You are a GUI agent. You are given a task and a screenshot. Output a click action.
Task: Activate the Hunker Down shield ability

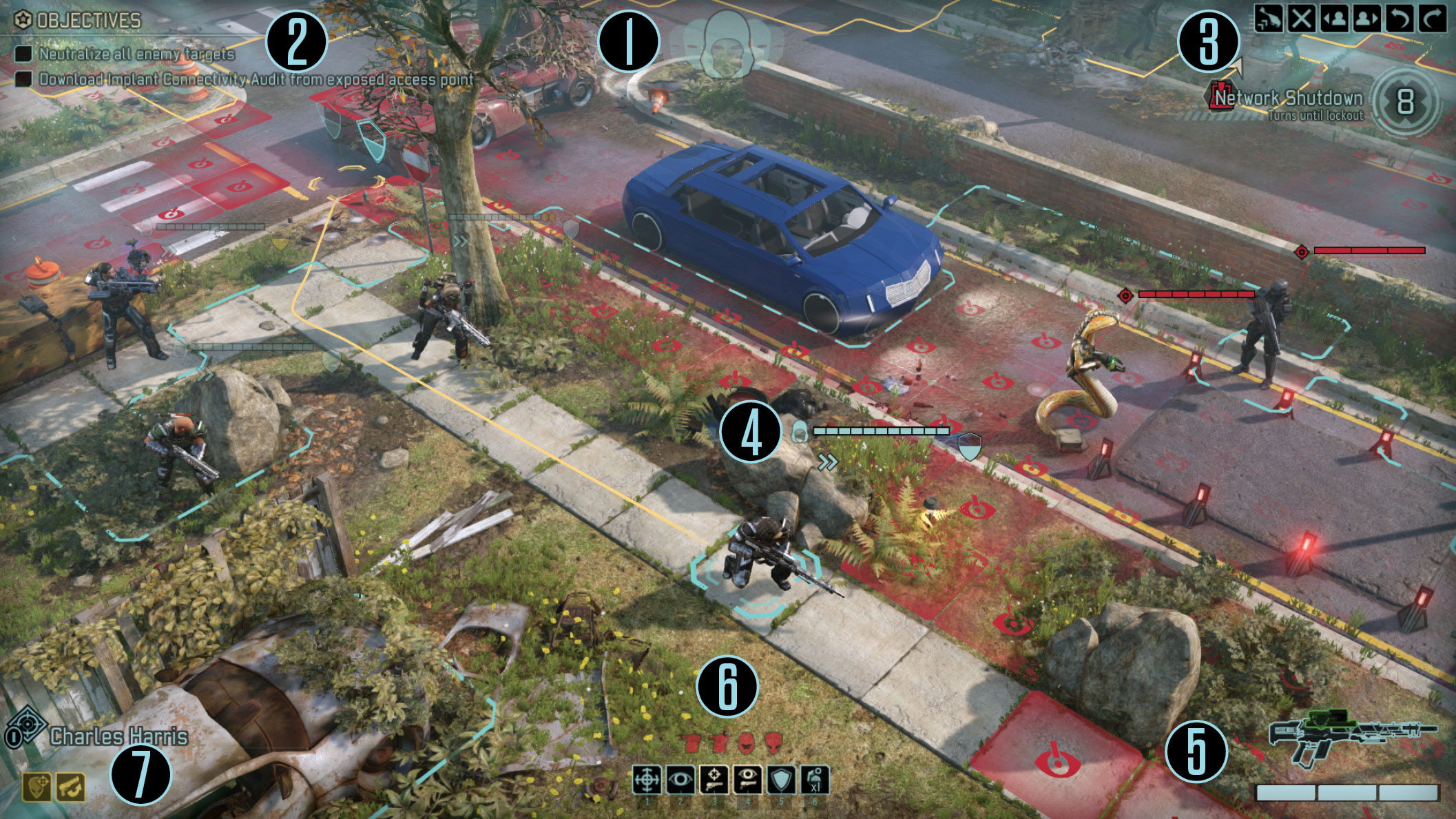(x=780, y=780)
